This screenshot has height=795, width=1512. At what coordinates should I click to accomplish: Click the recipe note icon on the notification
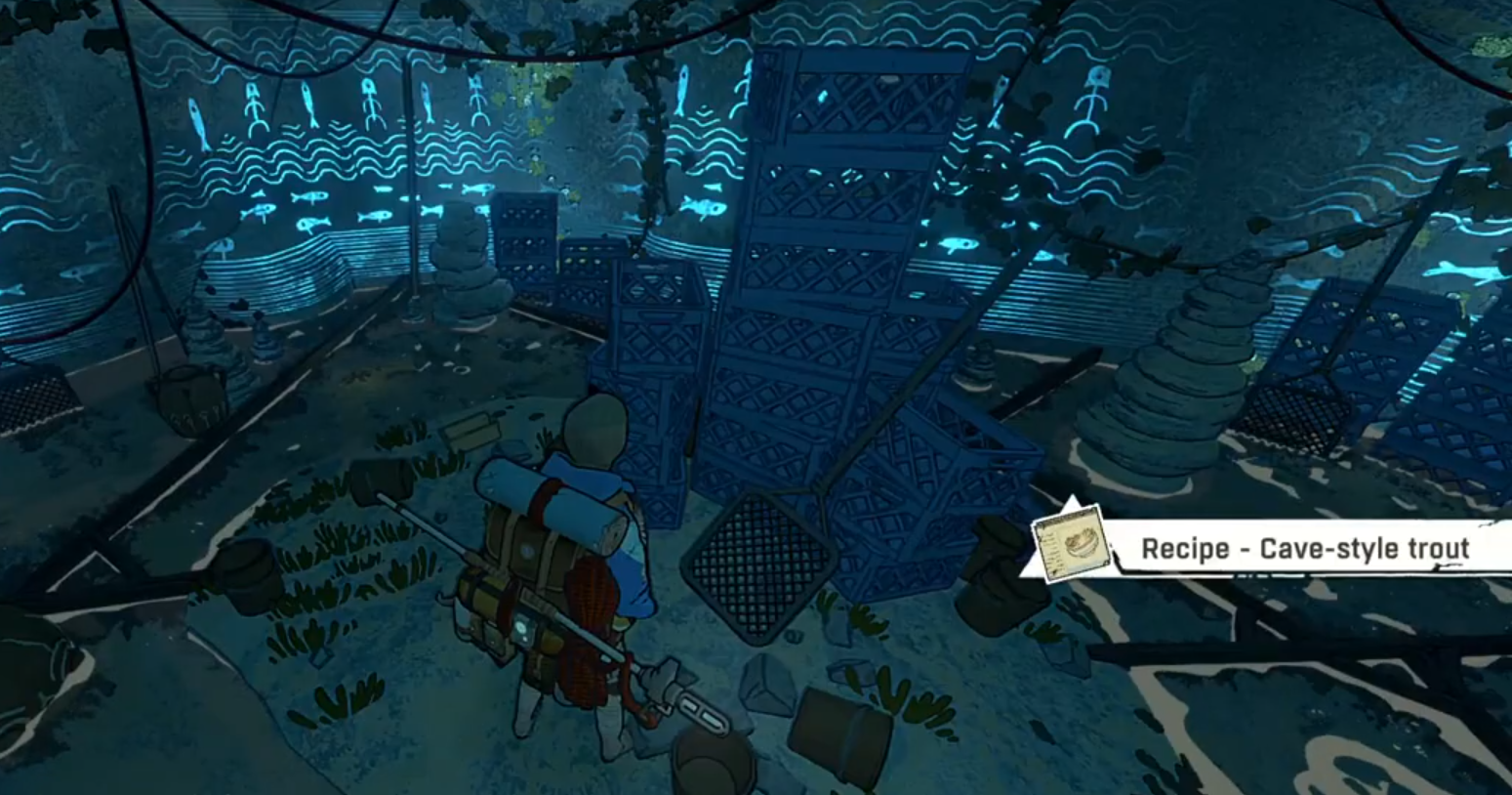[1070, 547]
